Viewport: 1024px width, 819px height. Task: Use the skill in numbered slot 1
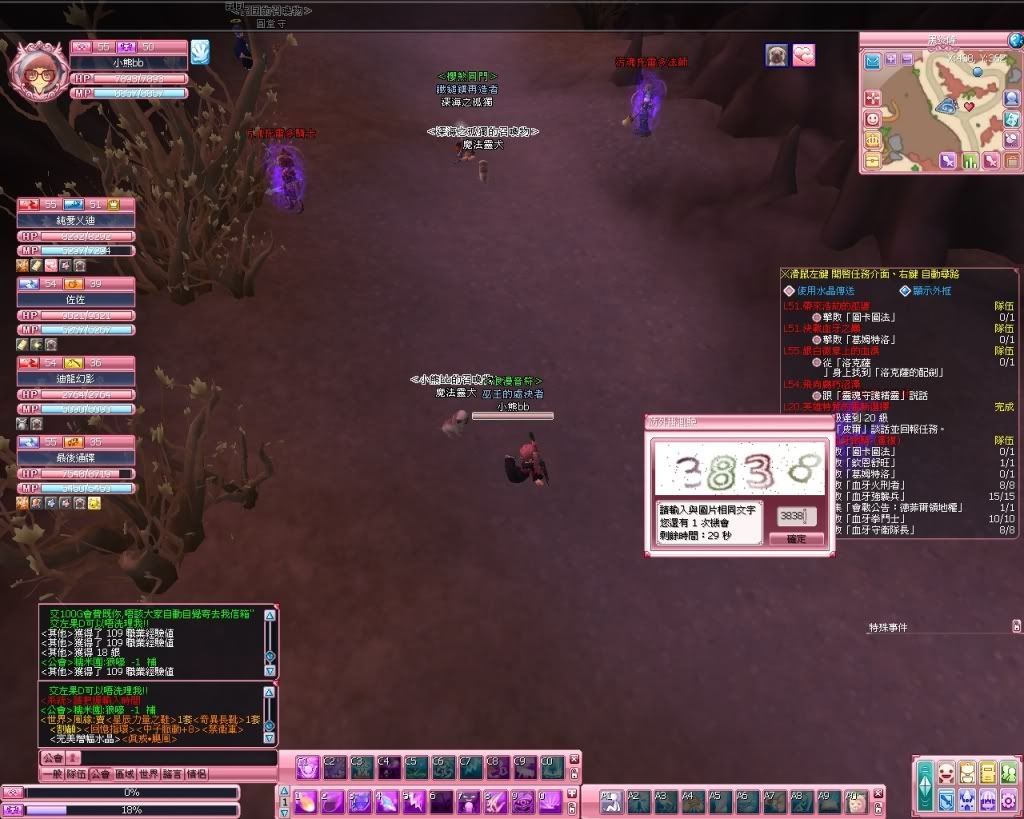(307, 801)
